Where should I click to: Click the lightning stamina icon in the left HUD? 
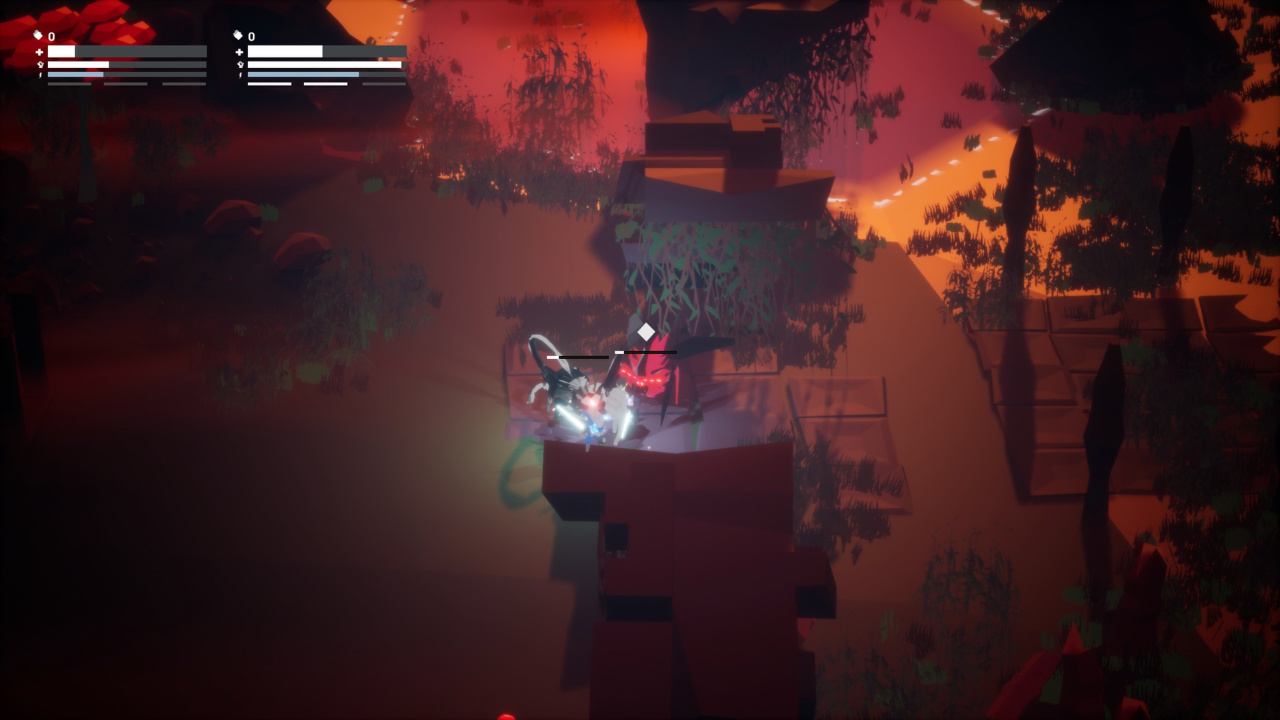40,73
